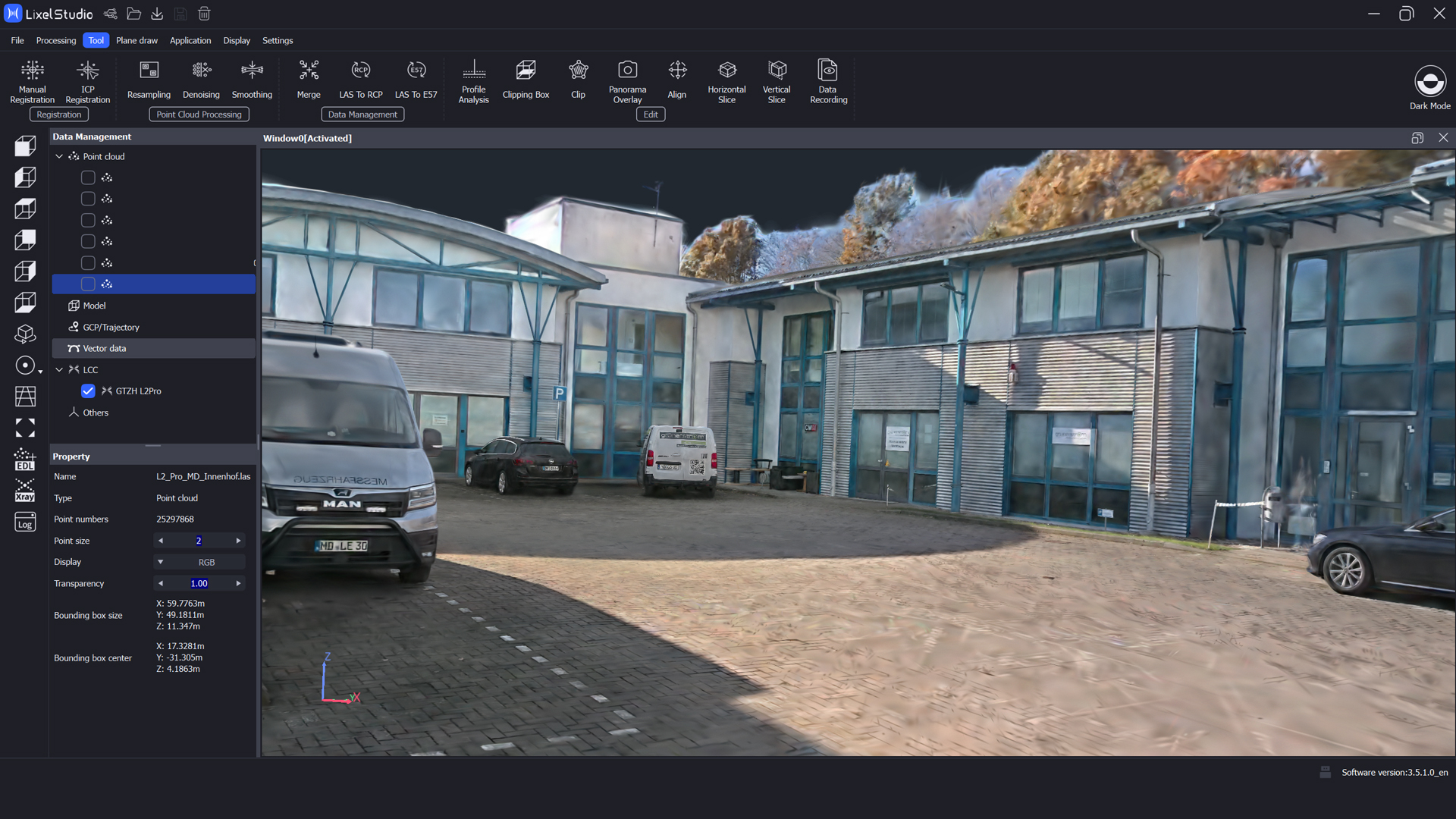This screenshot has width=1456, height=819.
Task: Open Profile Analysis tool
Action: pos(474,81)
